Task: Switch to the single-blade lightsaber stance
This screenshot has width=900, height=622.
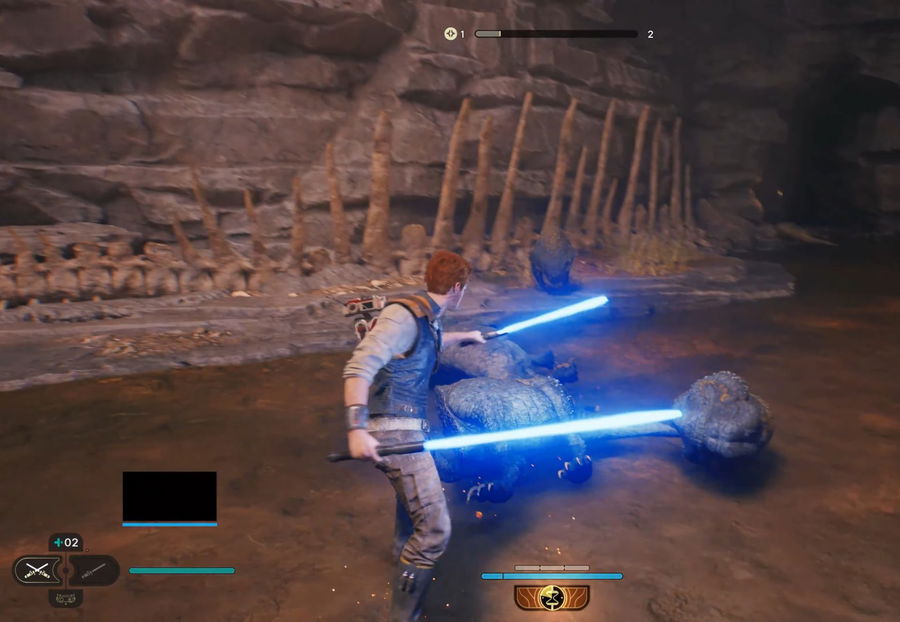Action: [95, 571]
